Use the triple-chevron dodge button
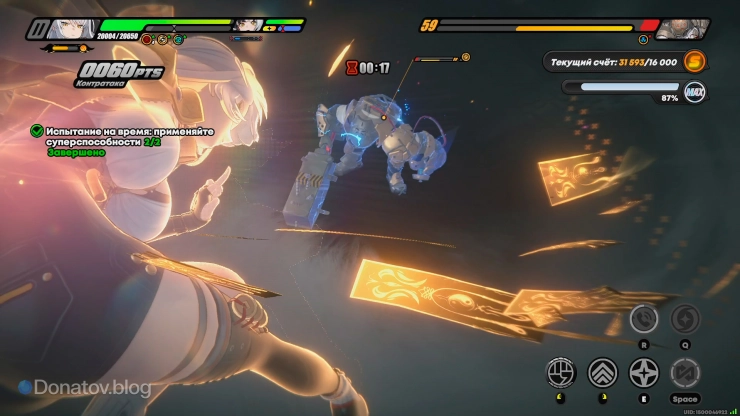 (602, 373)
